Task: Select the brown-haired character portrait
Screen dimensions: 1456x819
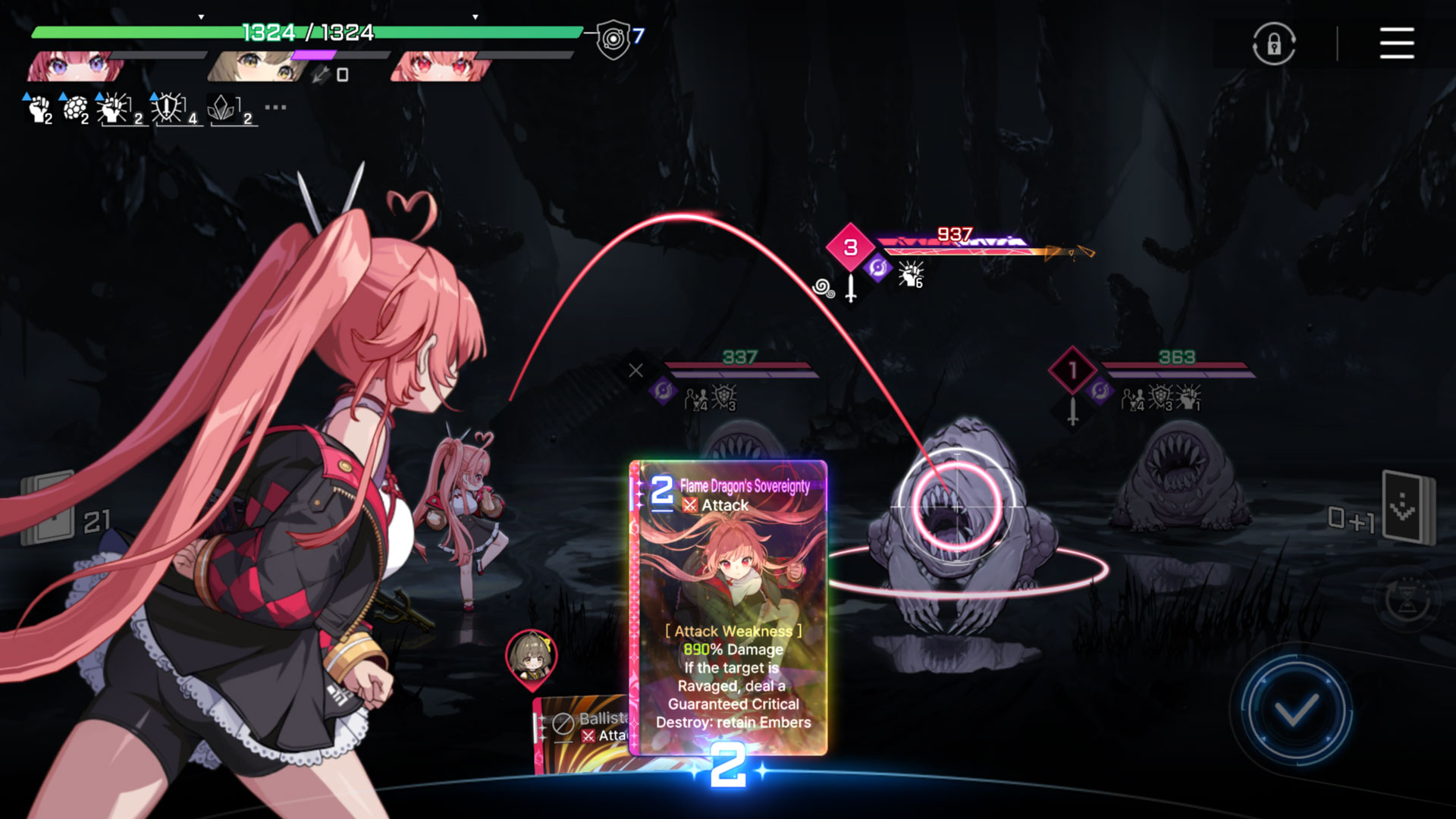Action: click(x=258, y=67)
